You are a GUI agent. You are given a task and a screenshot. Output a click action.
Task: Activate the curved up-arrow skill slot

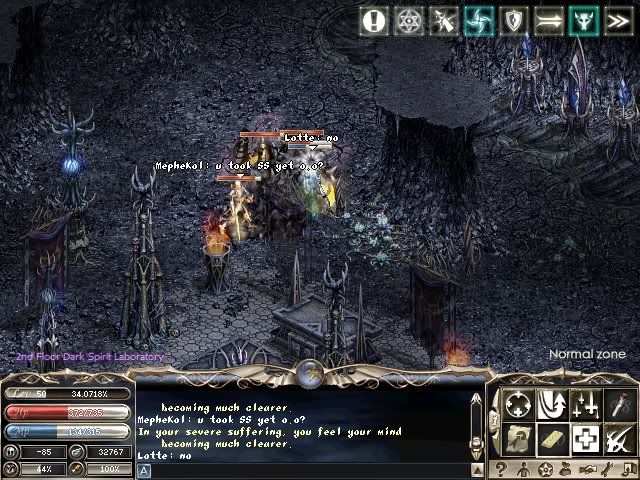[552, 404]
